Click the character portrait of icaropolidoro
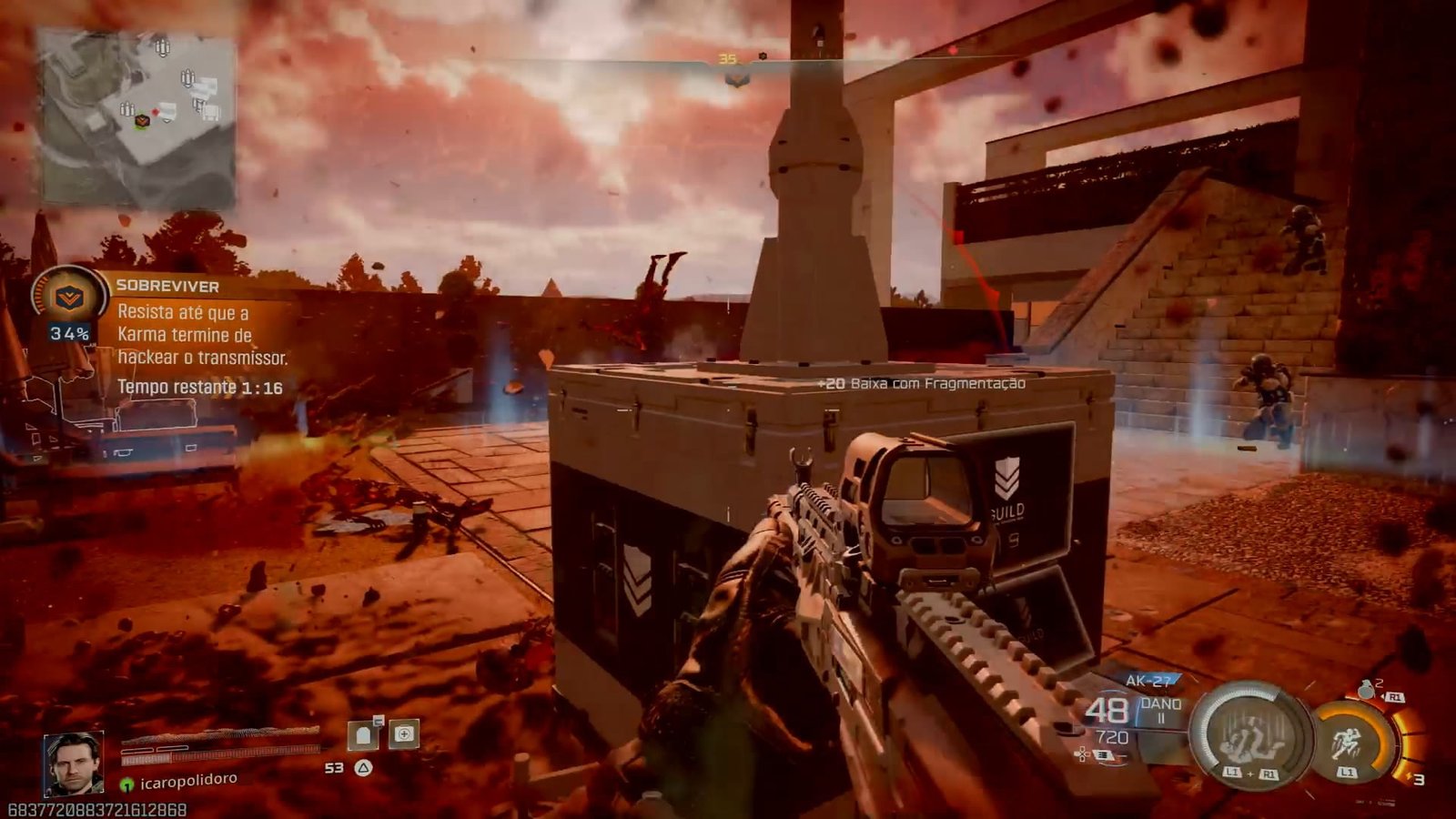Viewport: 1456px width, 819px height. click(73, 763)
